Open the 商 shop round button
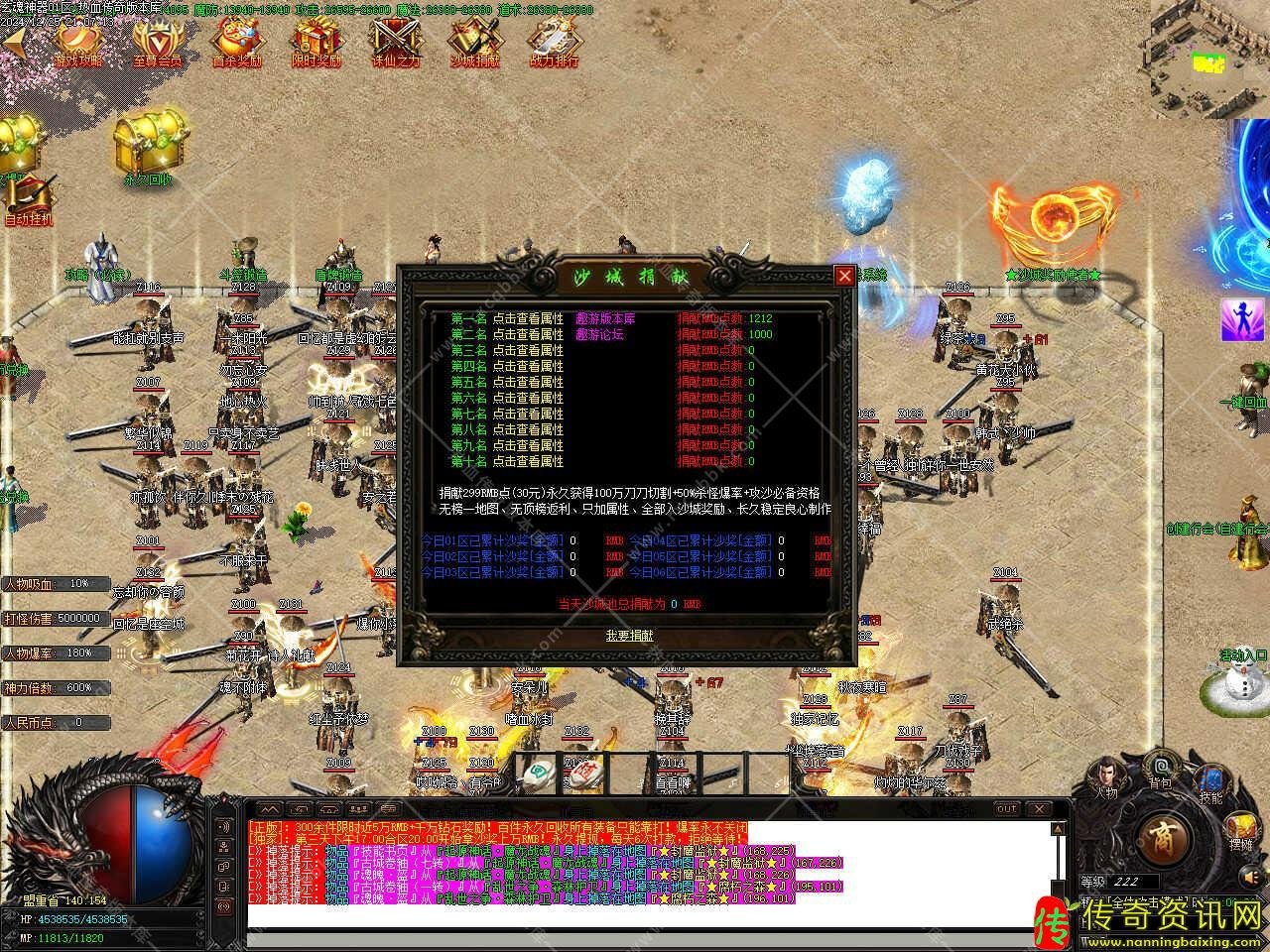The height and width of the screenshot is (952, 1270). click(1162, 838)
